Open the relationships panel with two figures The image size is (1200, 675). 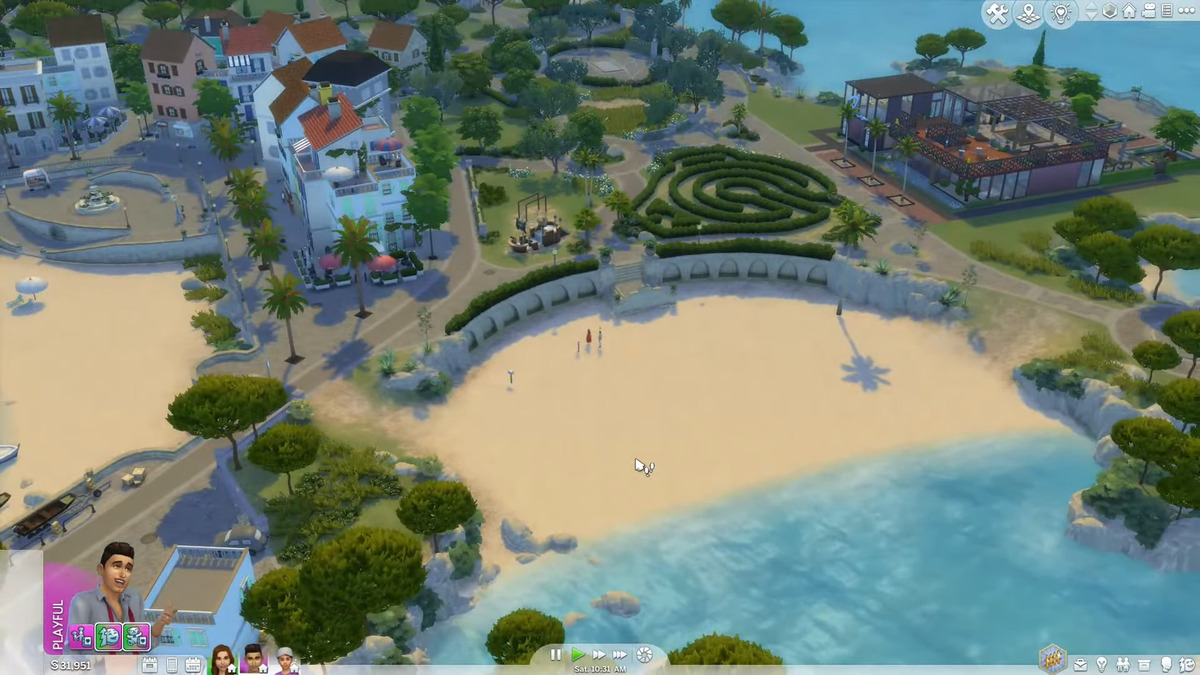coord(1123,664)
